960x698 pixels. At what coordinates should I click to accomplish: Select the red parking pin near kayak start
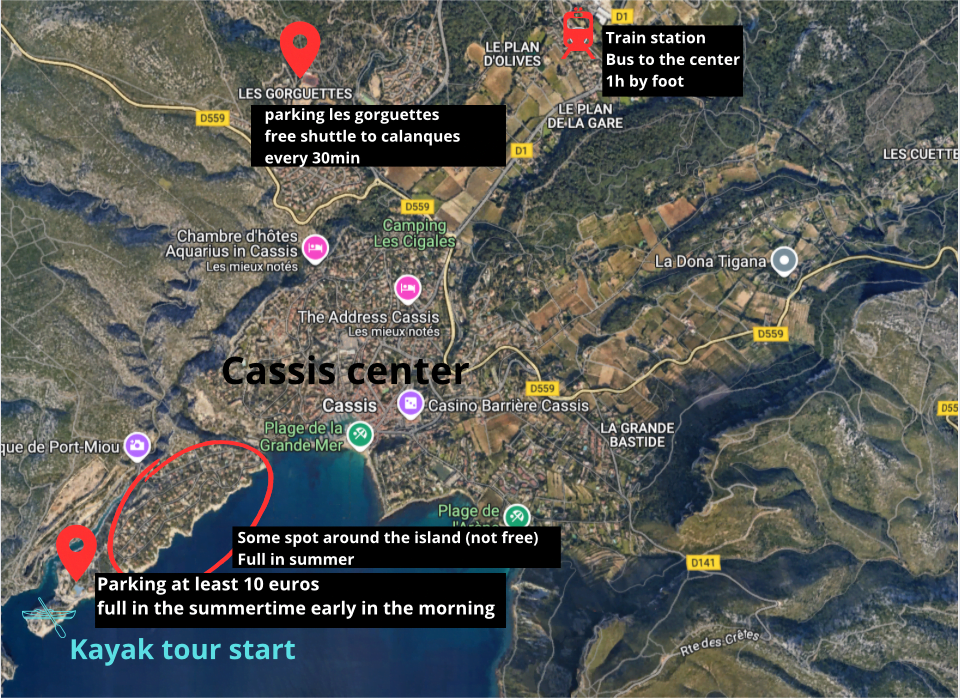point(76,550)
